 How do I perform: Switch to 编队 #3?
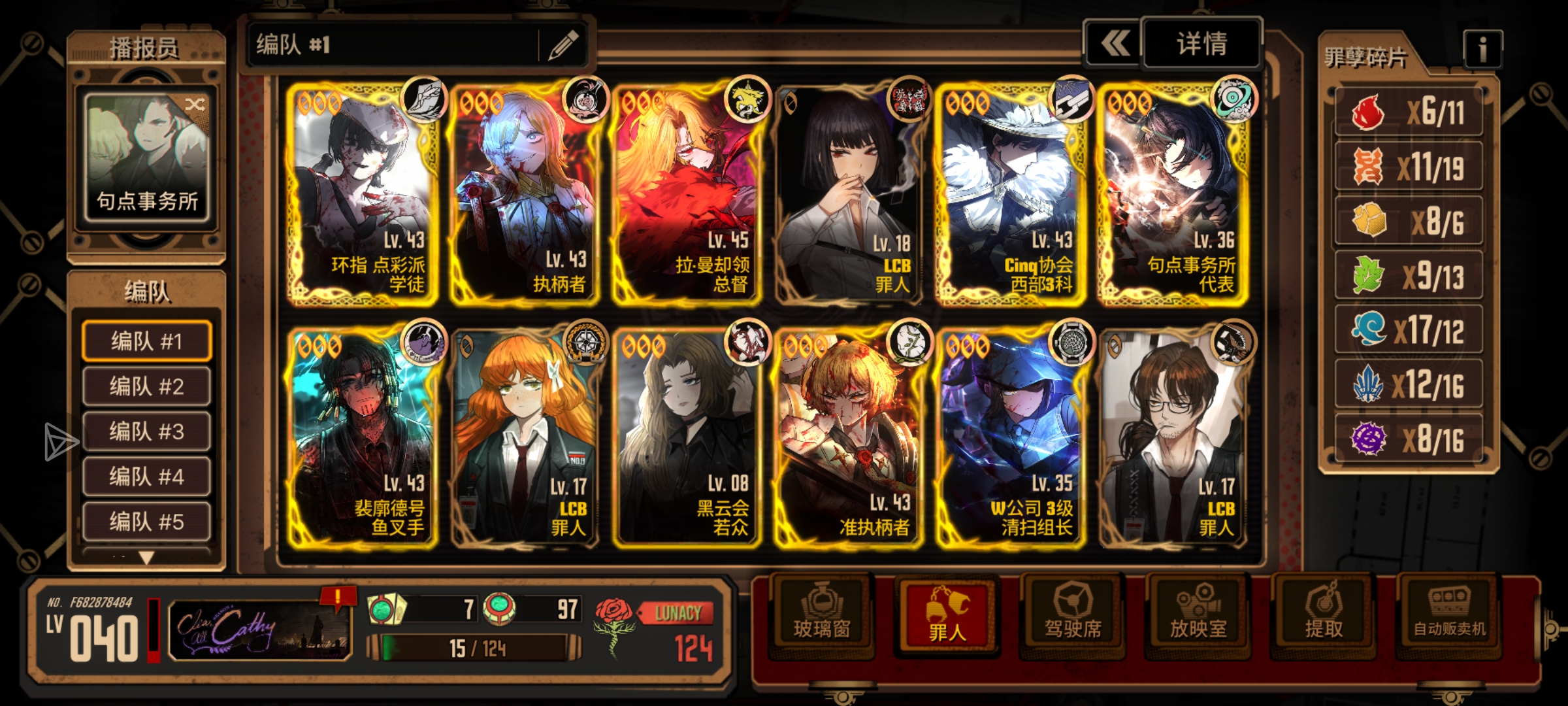pos(146,431)
